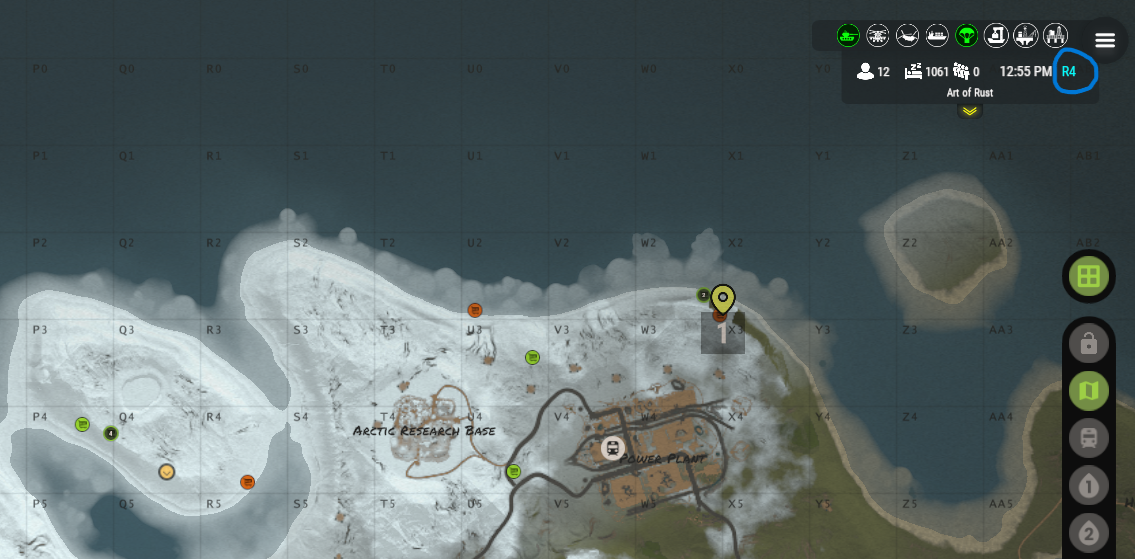This screenshot has width=1135, height=559.
Task: Click the yellow chevron marker on the map
Action: pyautogui.click(x=167, y=471)
